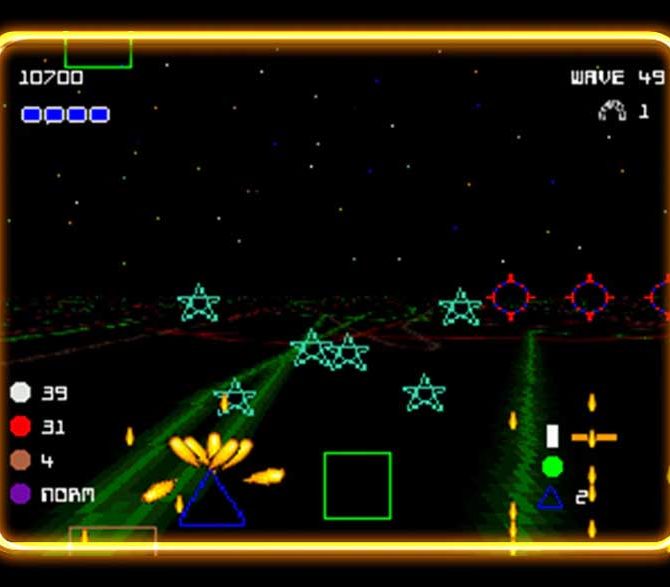Click the purple NORM mode icon
The image size is (670, 587).
21,494
